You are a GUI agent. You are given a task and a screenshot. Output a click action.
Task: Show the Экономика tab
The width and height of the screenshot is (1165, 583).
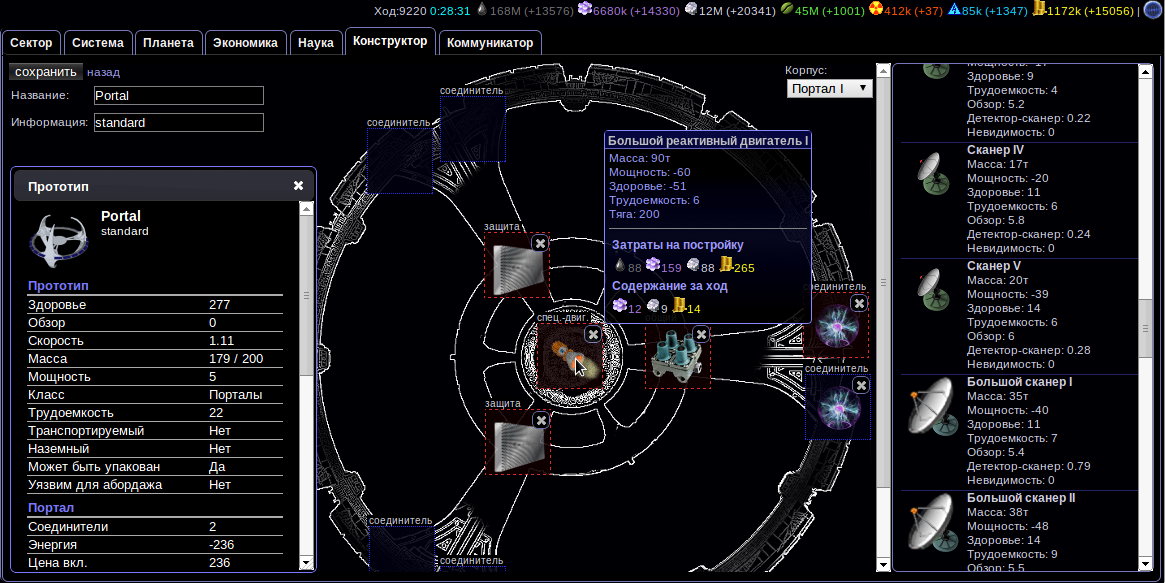tap(246, 43)
